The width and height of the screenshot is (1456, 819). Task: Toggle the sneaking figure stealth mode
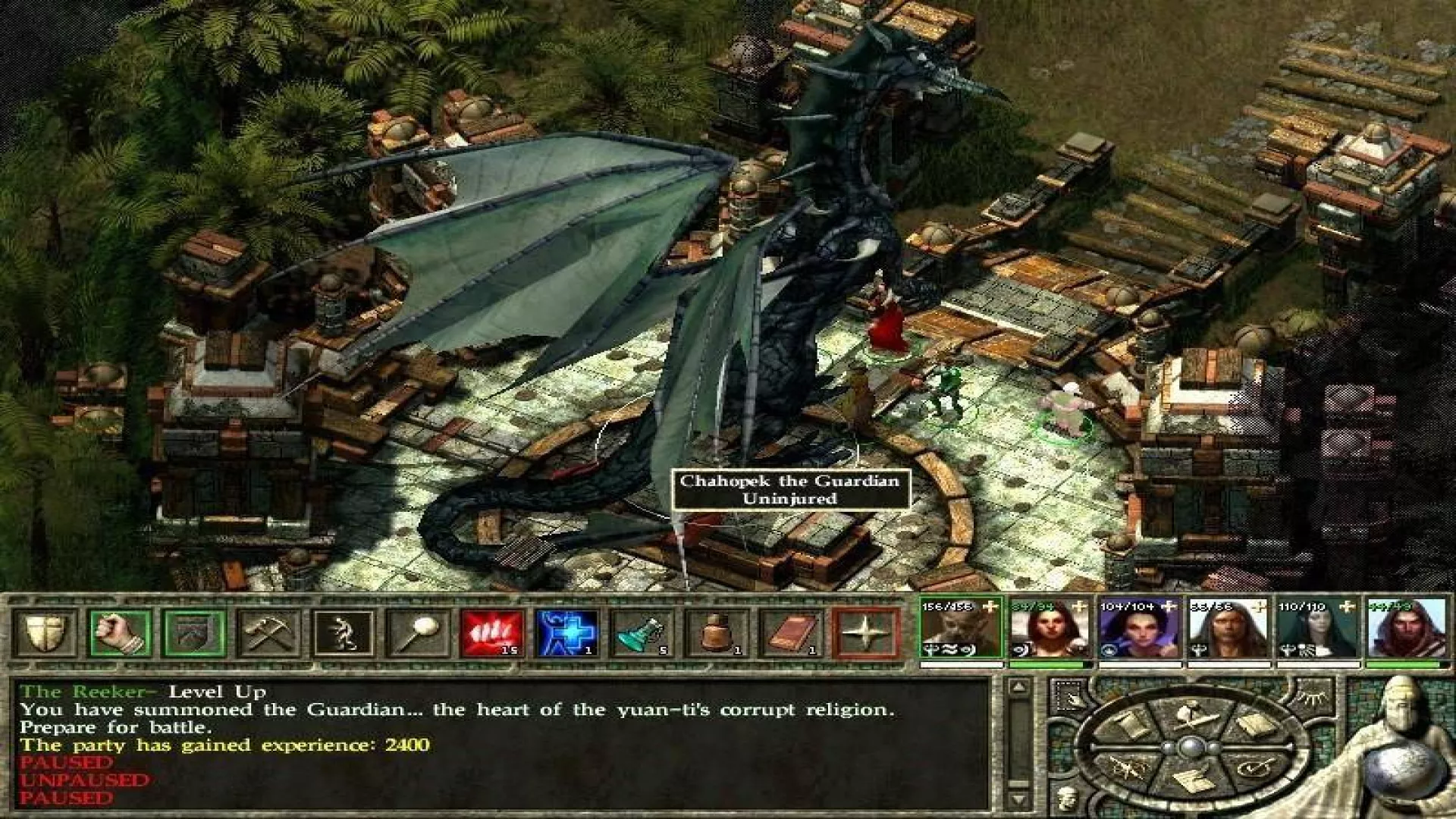(x=344, y=632)
